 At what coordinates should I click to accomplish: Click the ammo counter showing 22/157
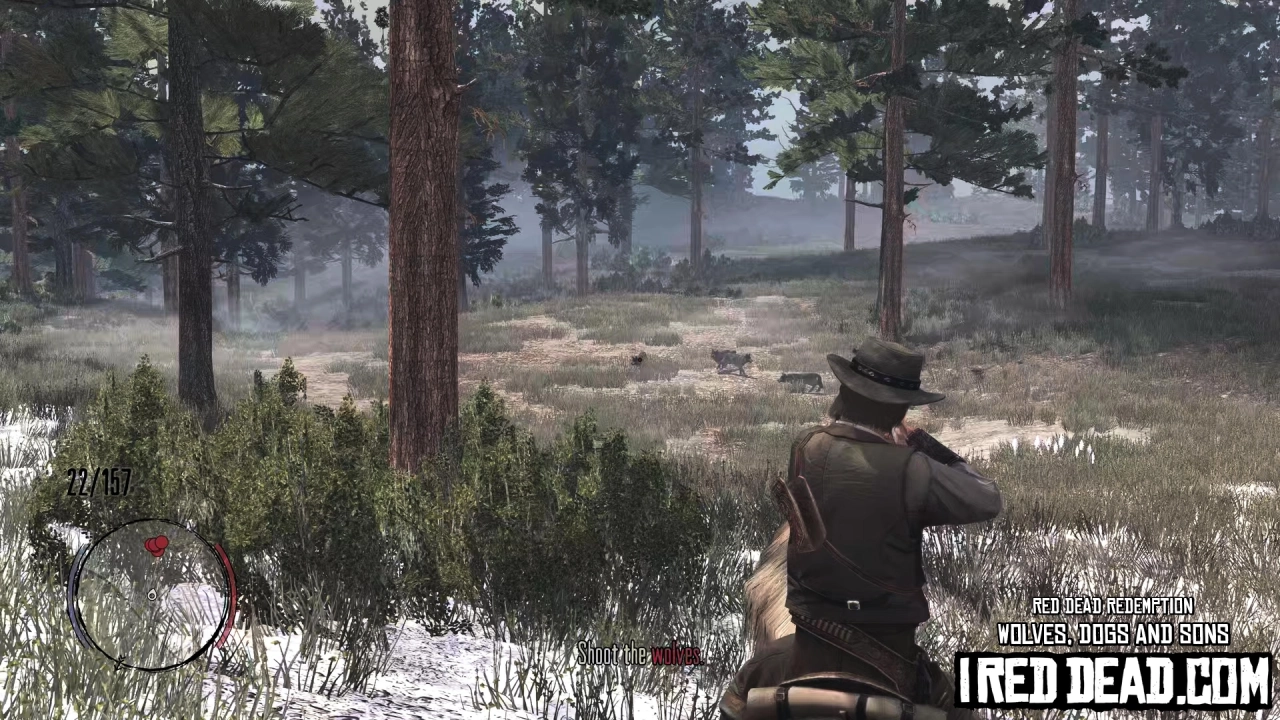pos(97,482)
